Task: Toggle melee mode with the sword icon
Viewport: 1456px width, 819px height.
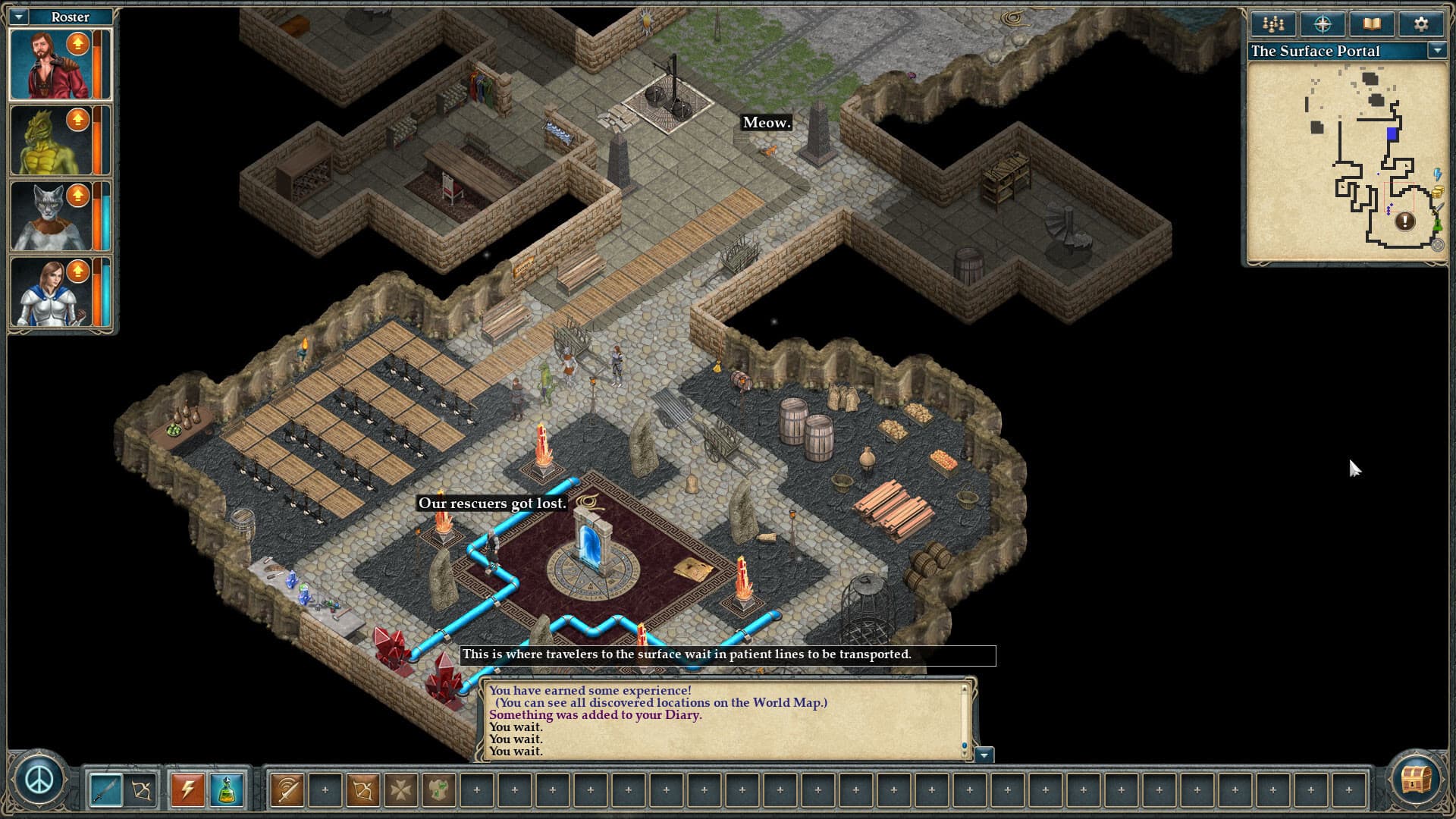Action: [x=107, y=789]
